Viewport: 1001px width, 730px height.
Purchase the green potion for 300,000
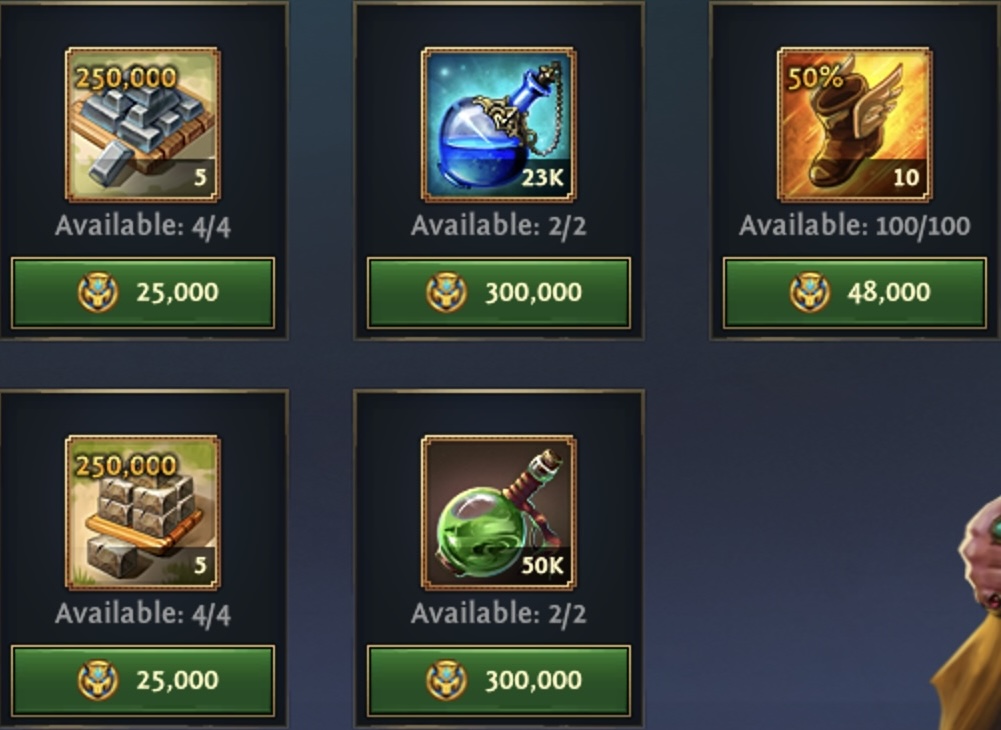(499, 681)
